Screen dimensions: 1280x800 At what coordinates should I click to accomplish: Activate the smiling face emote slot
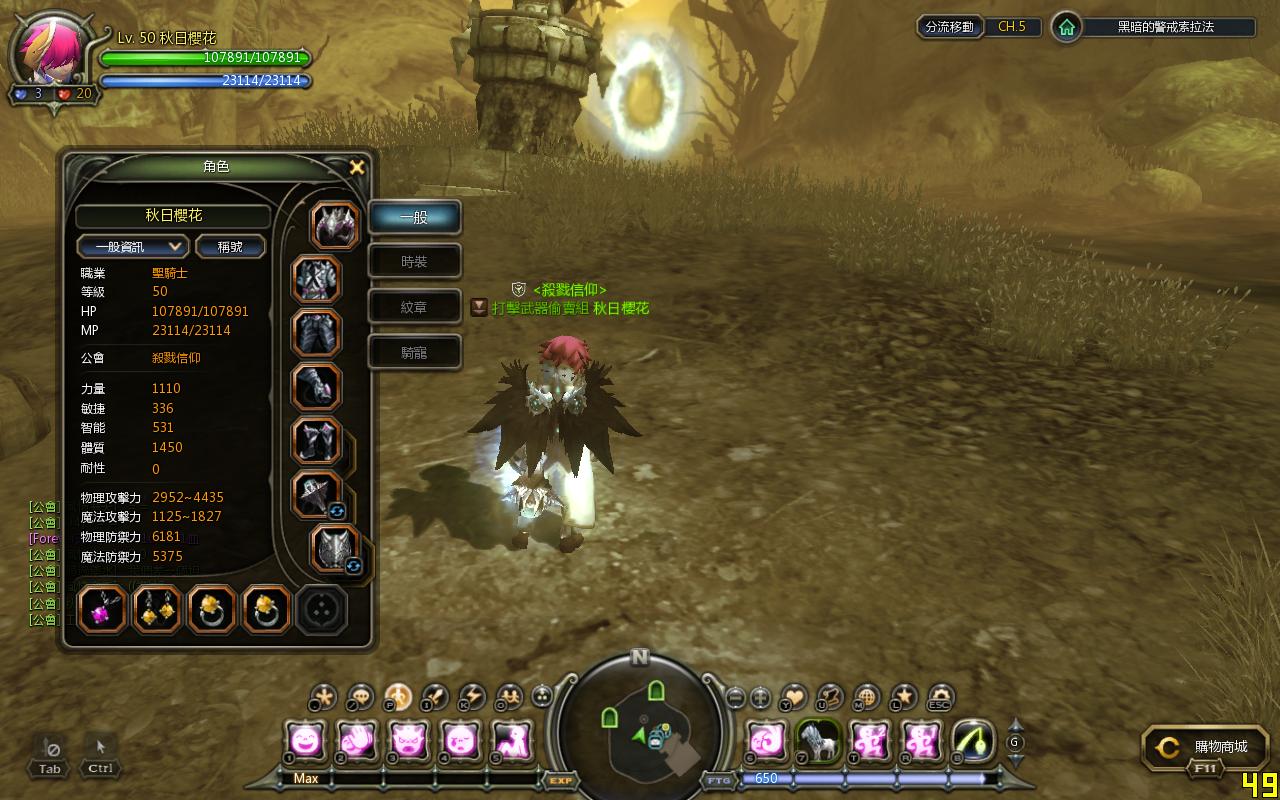pos(304,741)
